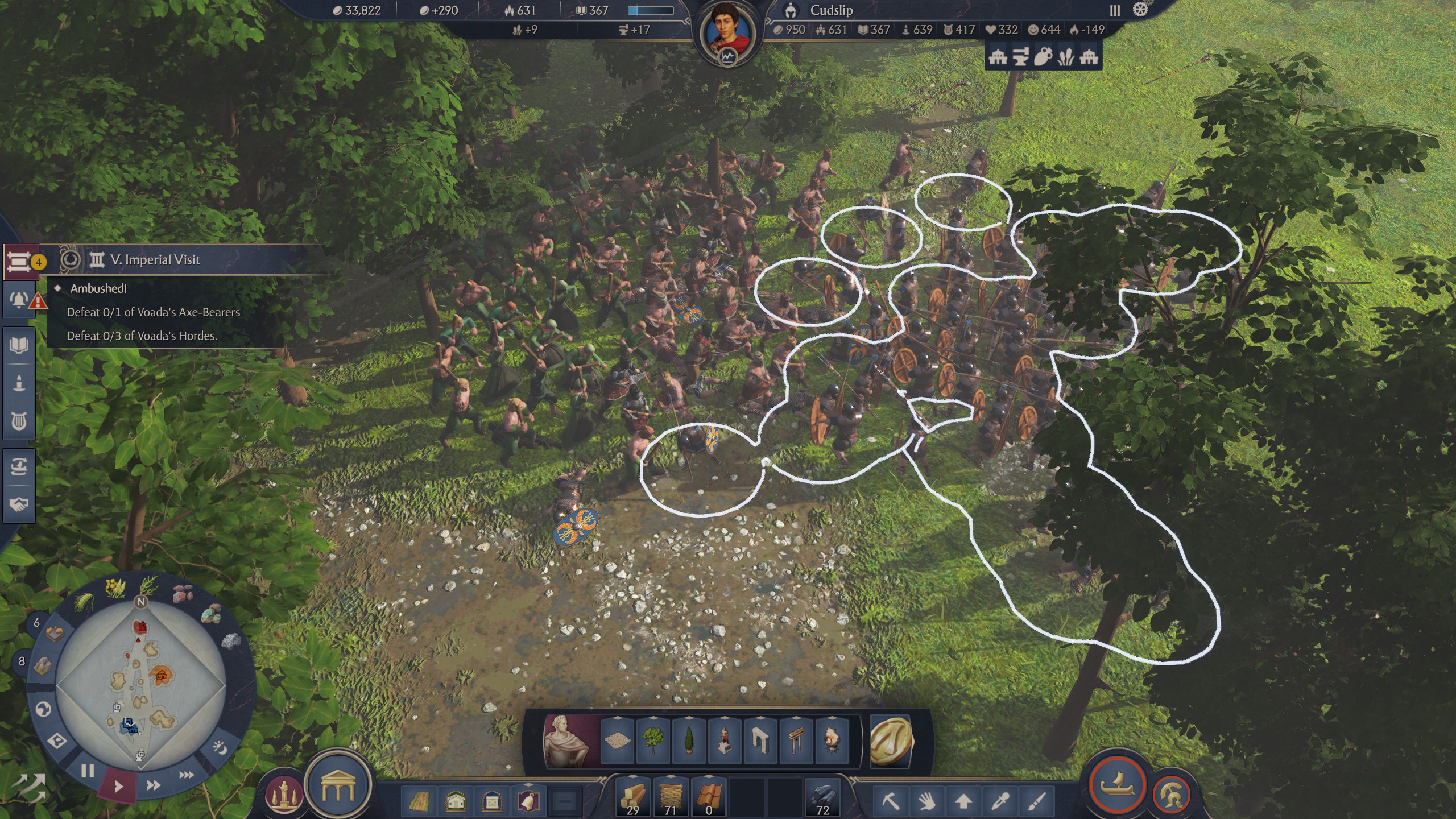
Task: Pause the game speed
Action: point(87,772)
